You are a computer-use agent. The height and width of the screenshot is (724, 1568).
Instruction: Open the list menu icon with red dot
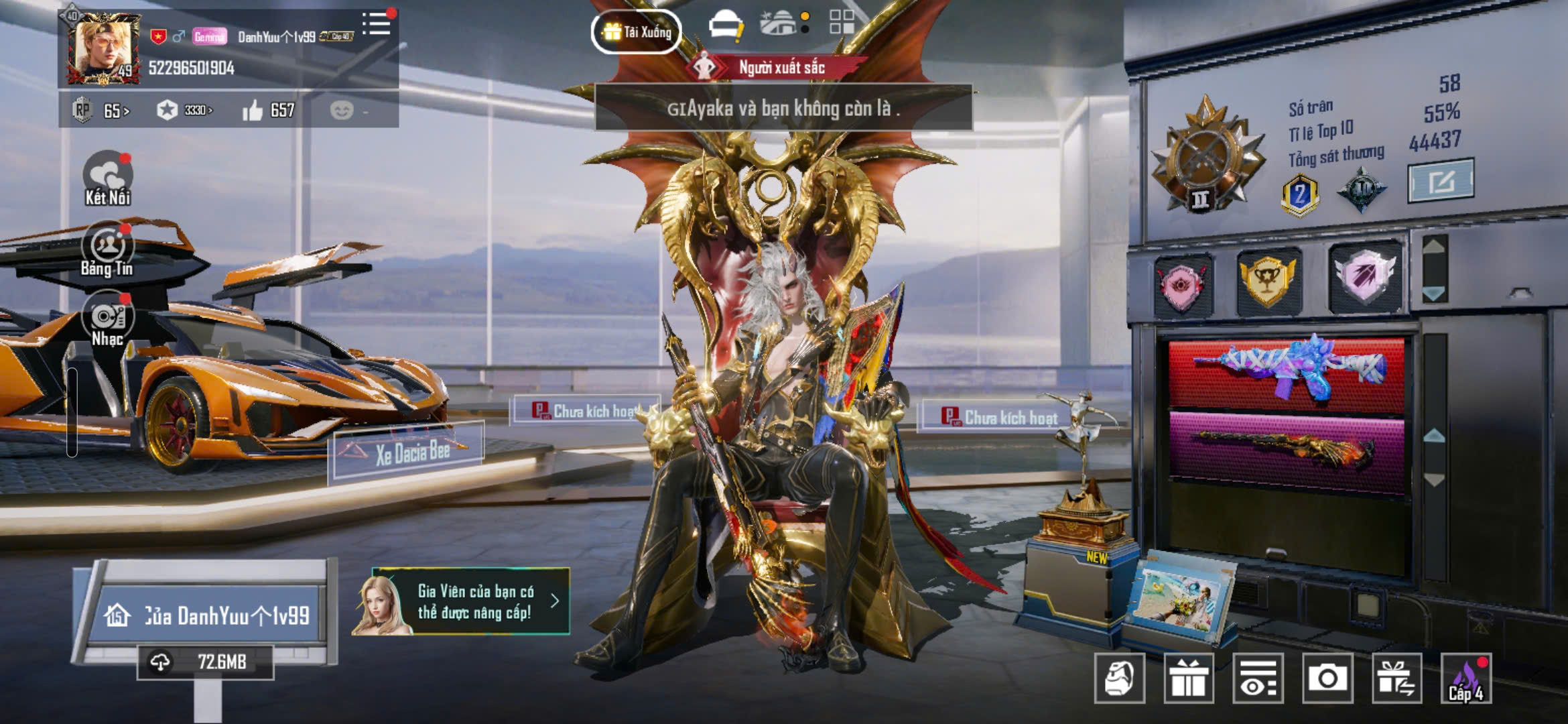377,25
